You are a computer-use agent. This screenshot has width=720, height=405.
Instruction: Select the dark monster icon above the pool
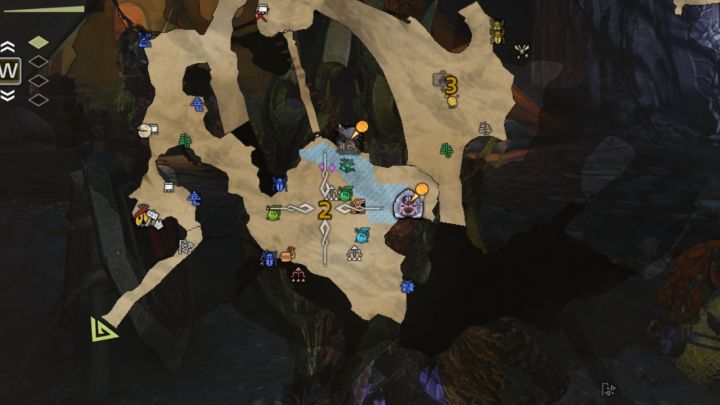[347, 135]
